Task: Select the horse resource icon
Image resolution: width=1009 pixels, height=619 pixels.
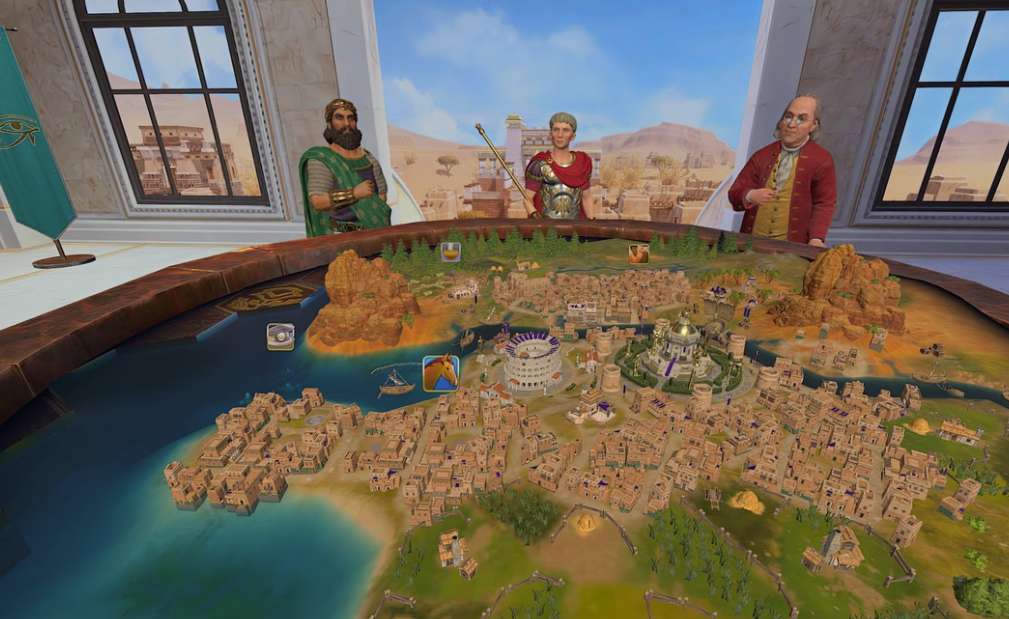Action: click(x=441, y=373)
